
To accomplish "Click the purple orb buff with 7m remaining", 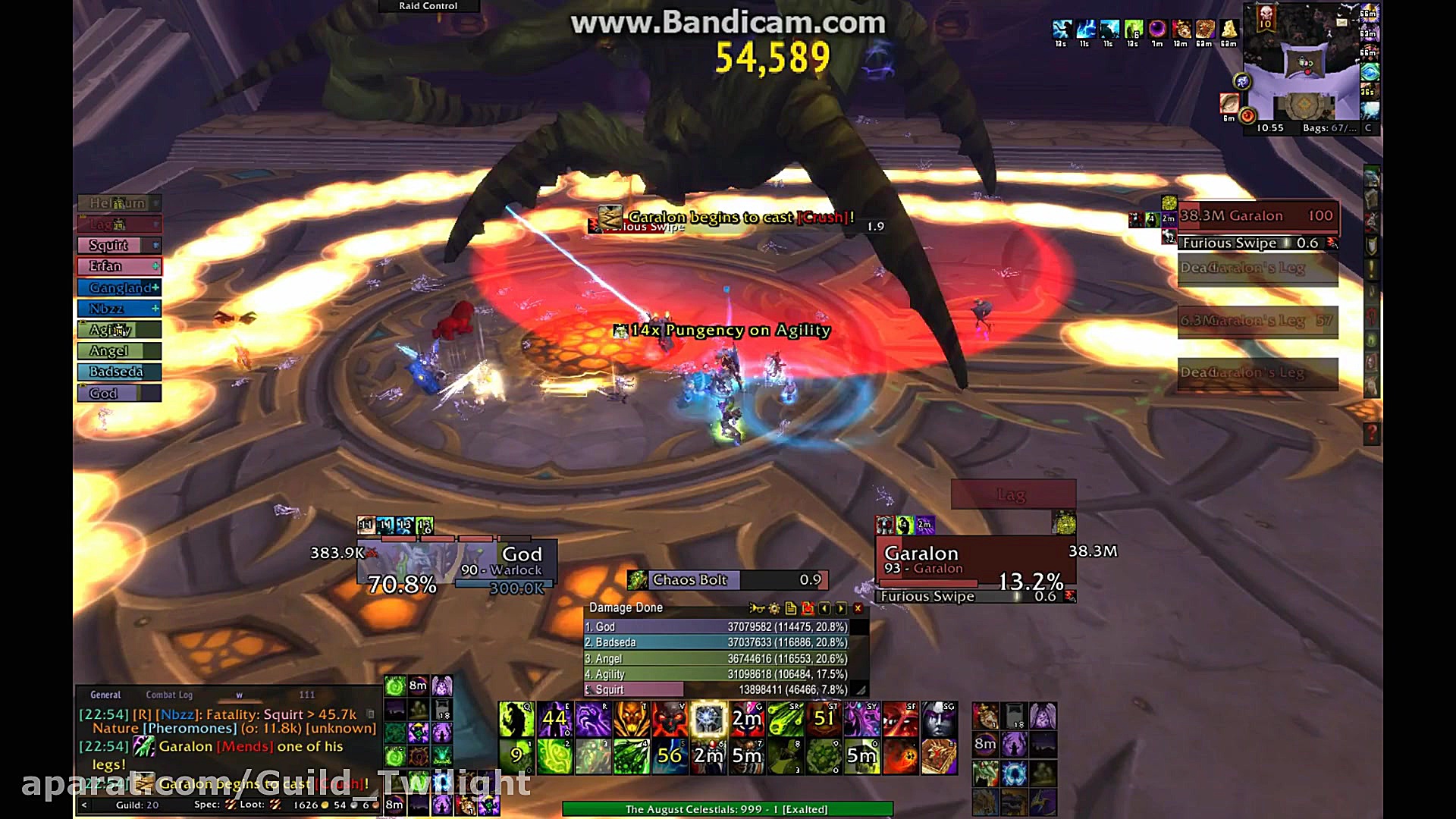I will coord(1156,29).
